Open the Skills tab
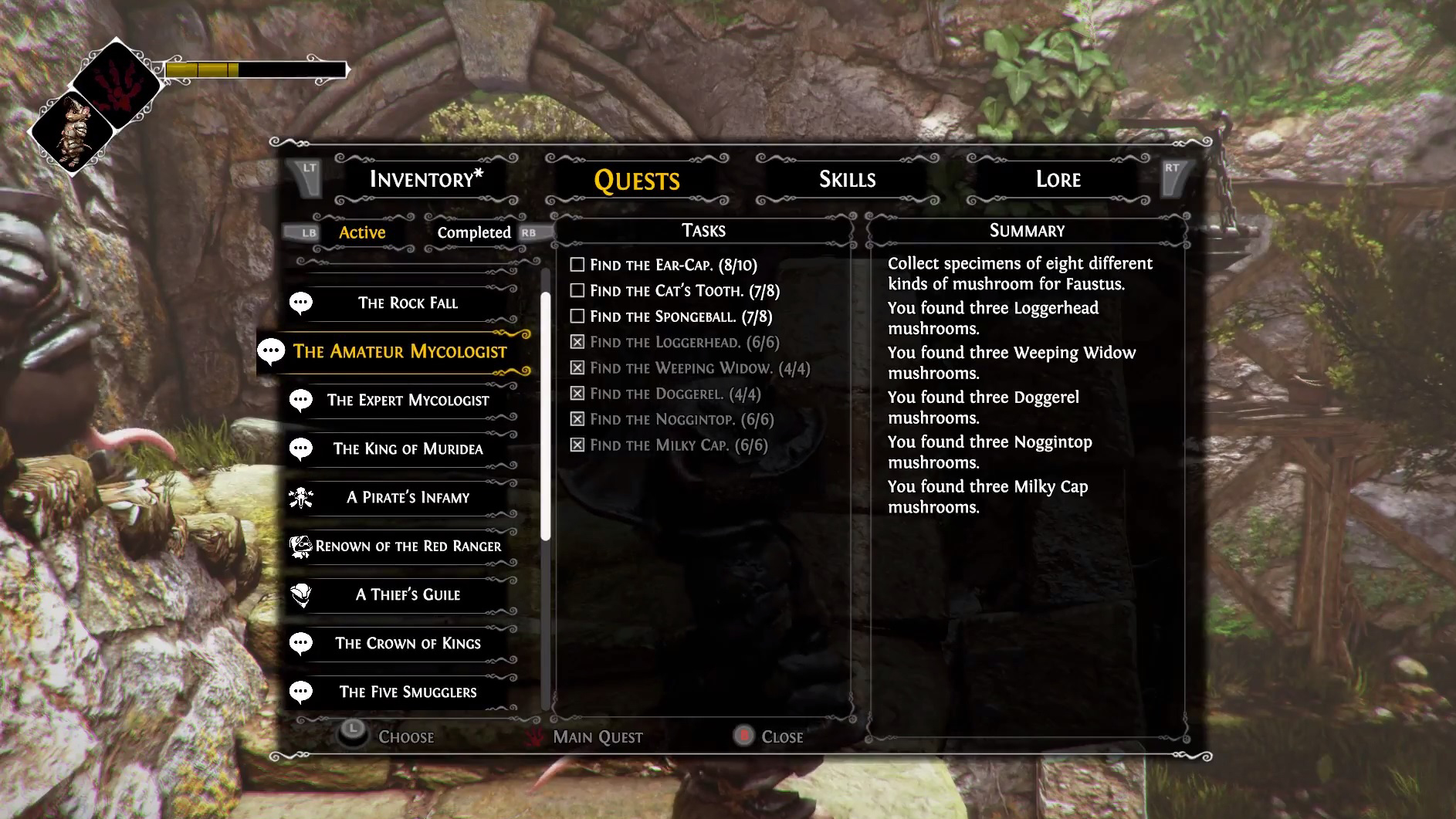 (847, 179)
